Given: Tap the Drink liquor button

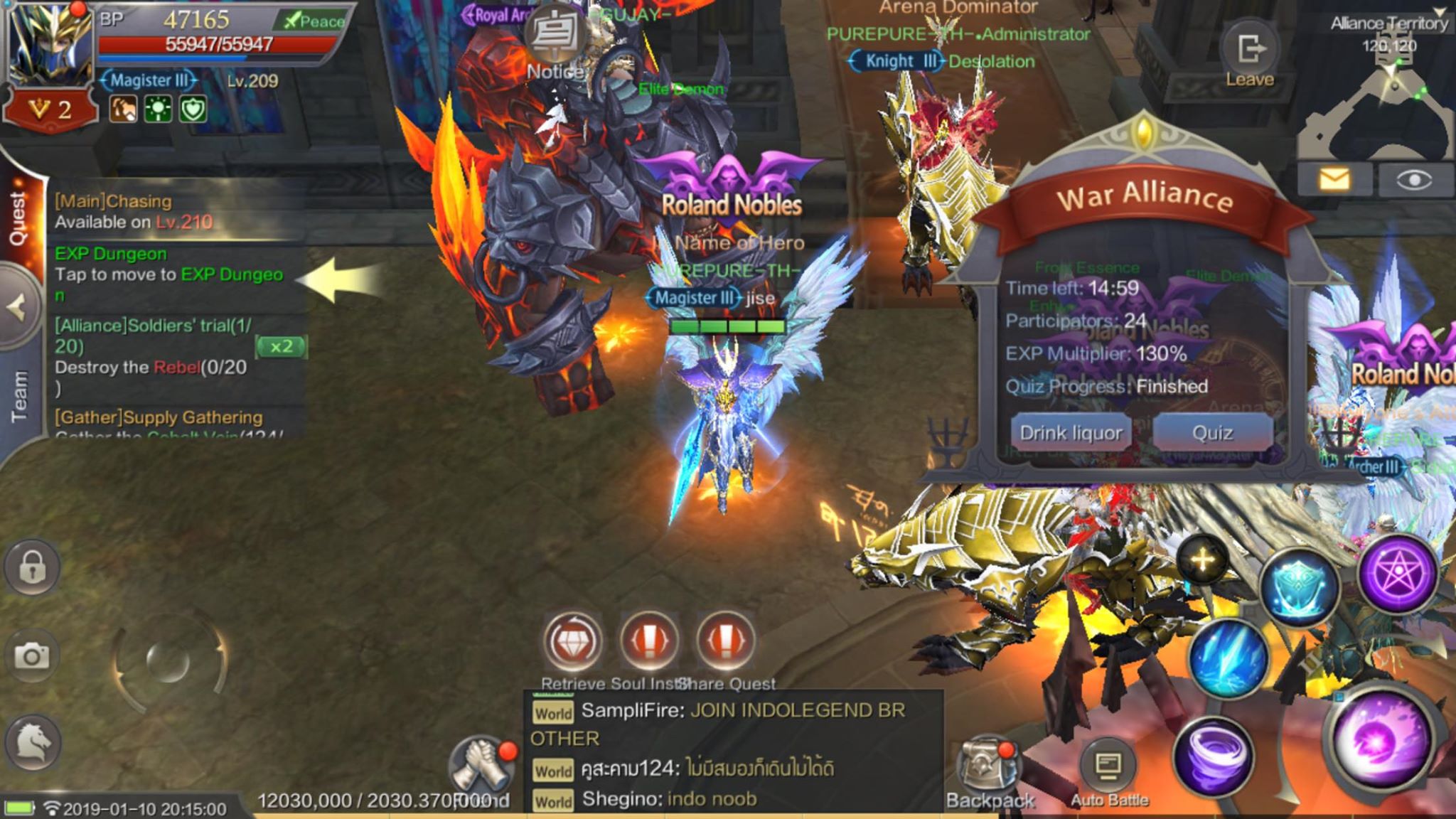Looking at the screenshot, I should tap(1071, 432).
